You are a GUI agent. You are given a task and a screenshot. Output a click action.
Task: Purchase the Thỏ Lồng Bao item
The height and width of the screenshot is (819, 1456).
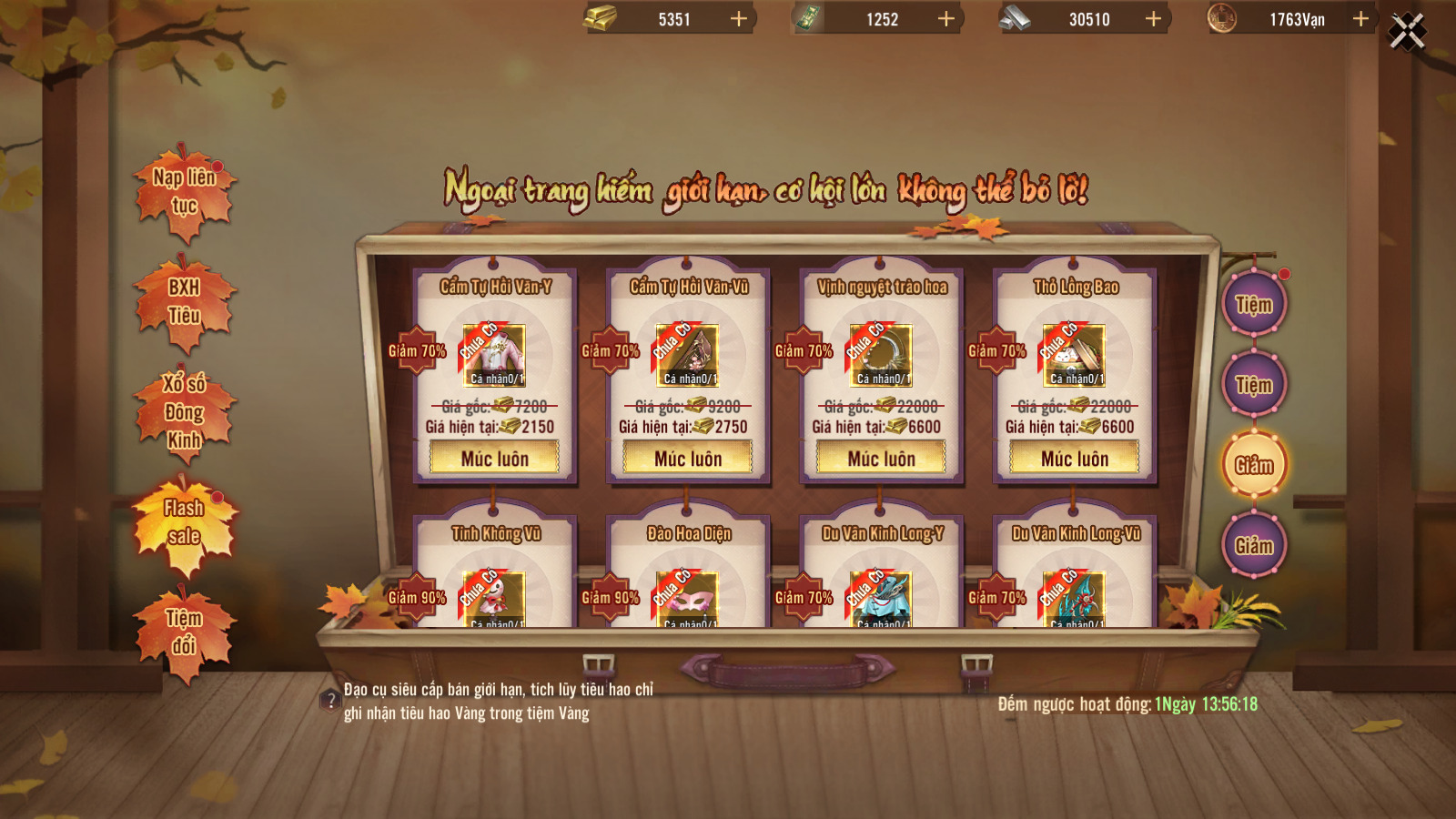(1075, 459)
